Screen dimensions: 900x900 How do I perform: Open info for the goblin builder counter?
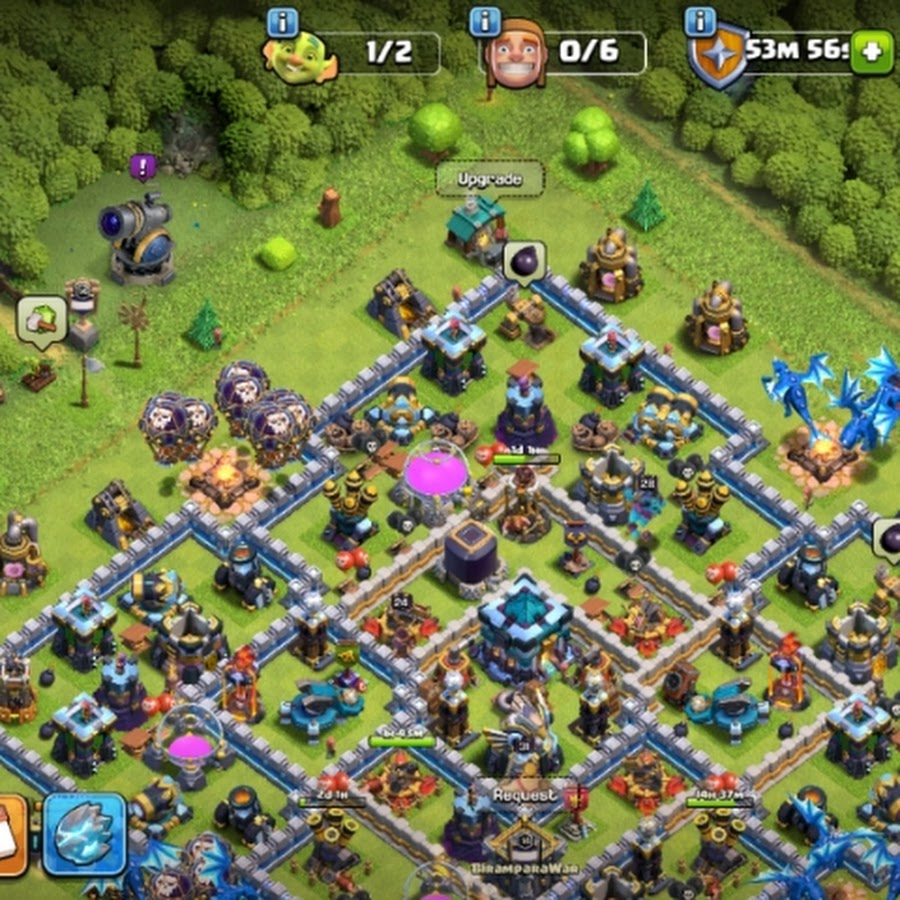(283, 21)
